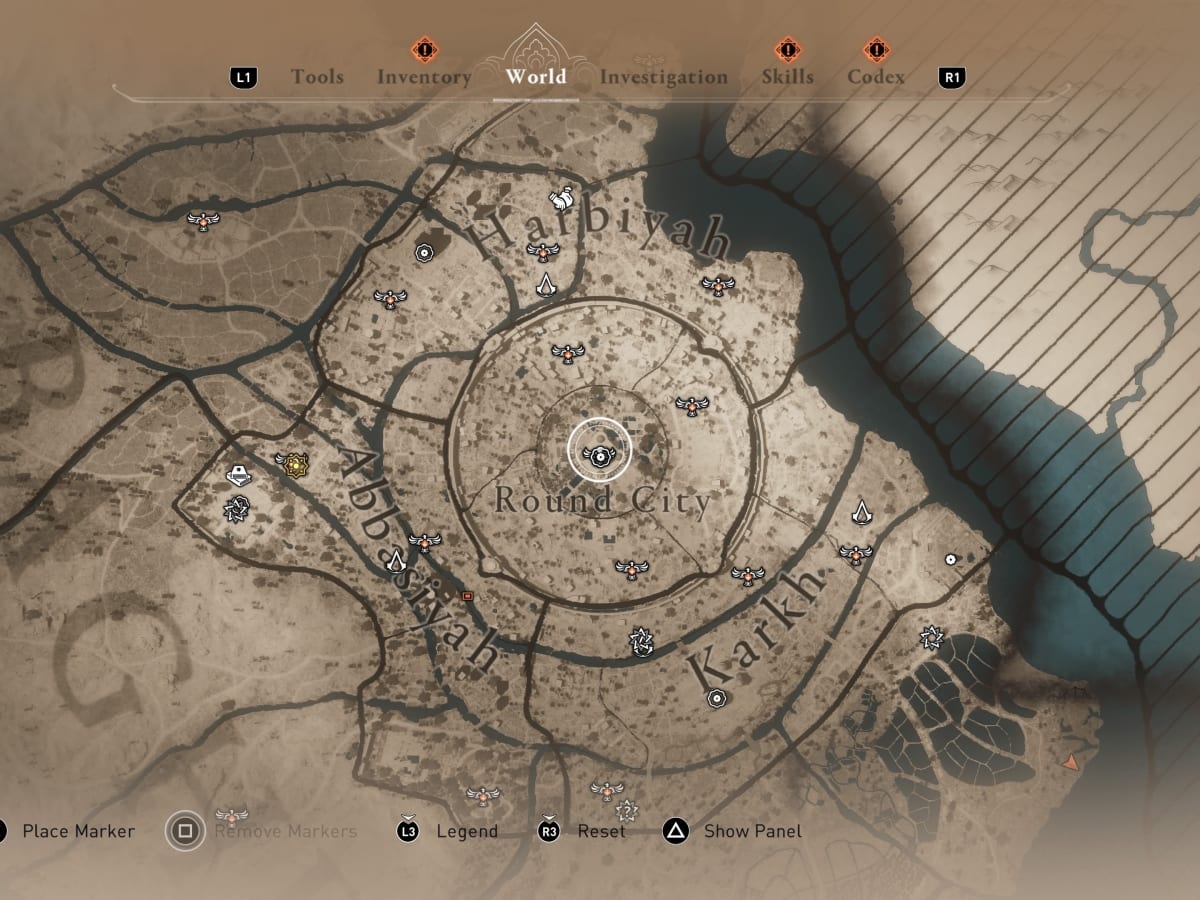This screenshot has height=900, width=1200.
Task: Go to the Skills tab
Action: 787,77
